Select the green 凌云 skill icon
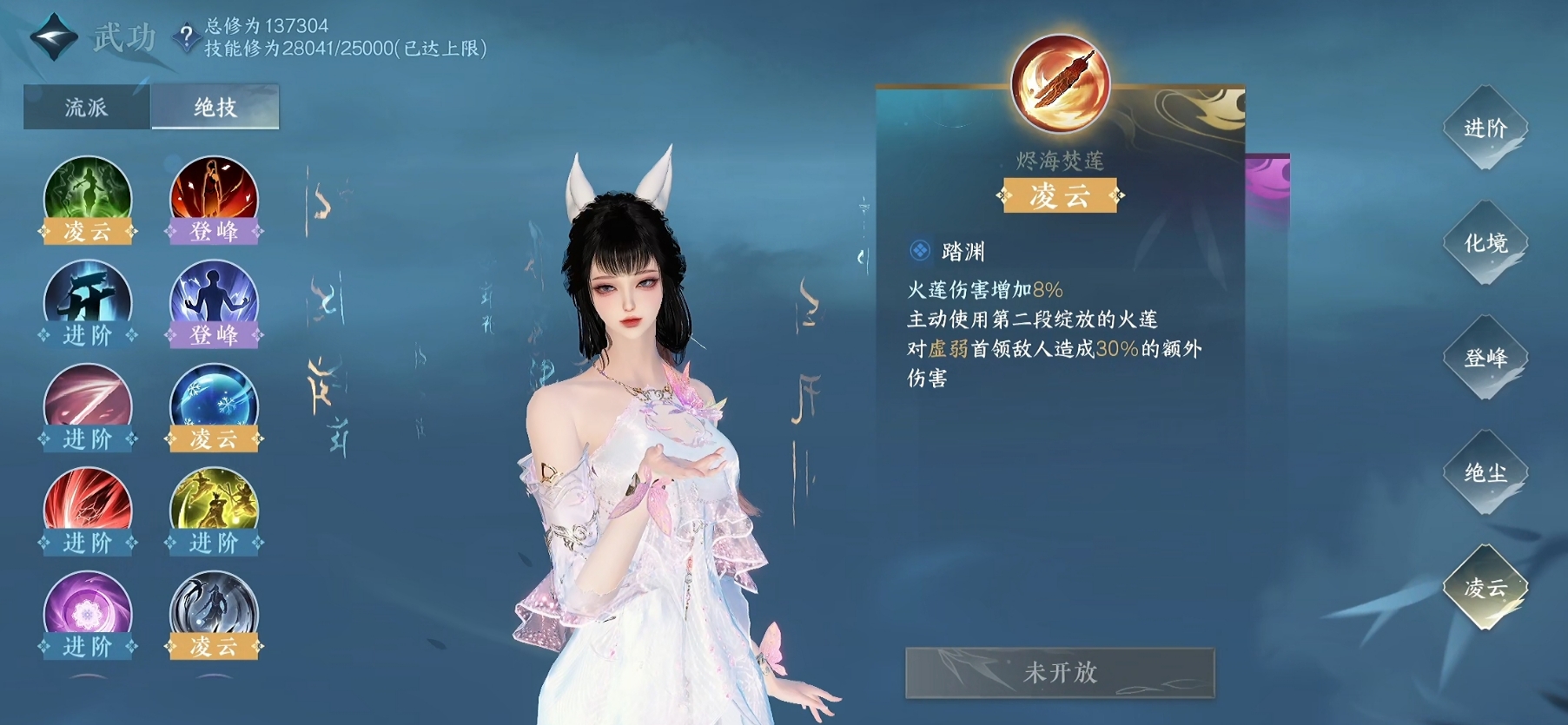1568x725 pixels. [x=87, y=195]
